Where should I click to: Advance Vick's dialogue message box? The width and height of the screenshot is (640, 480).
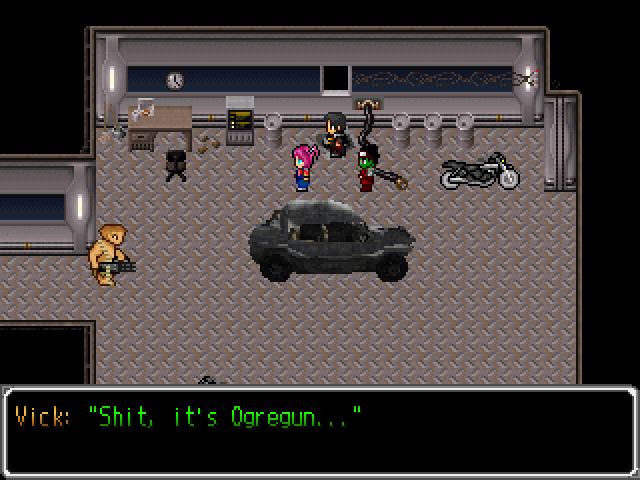pos(320,430)
